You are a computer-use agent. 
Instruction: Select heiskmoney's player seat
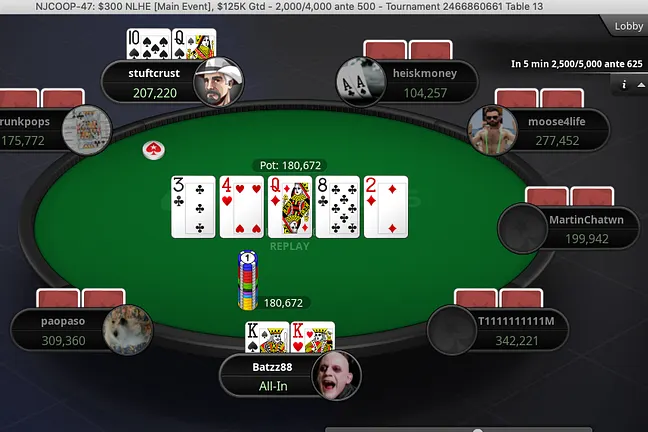[x=410, y=82]
